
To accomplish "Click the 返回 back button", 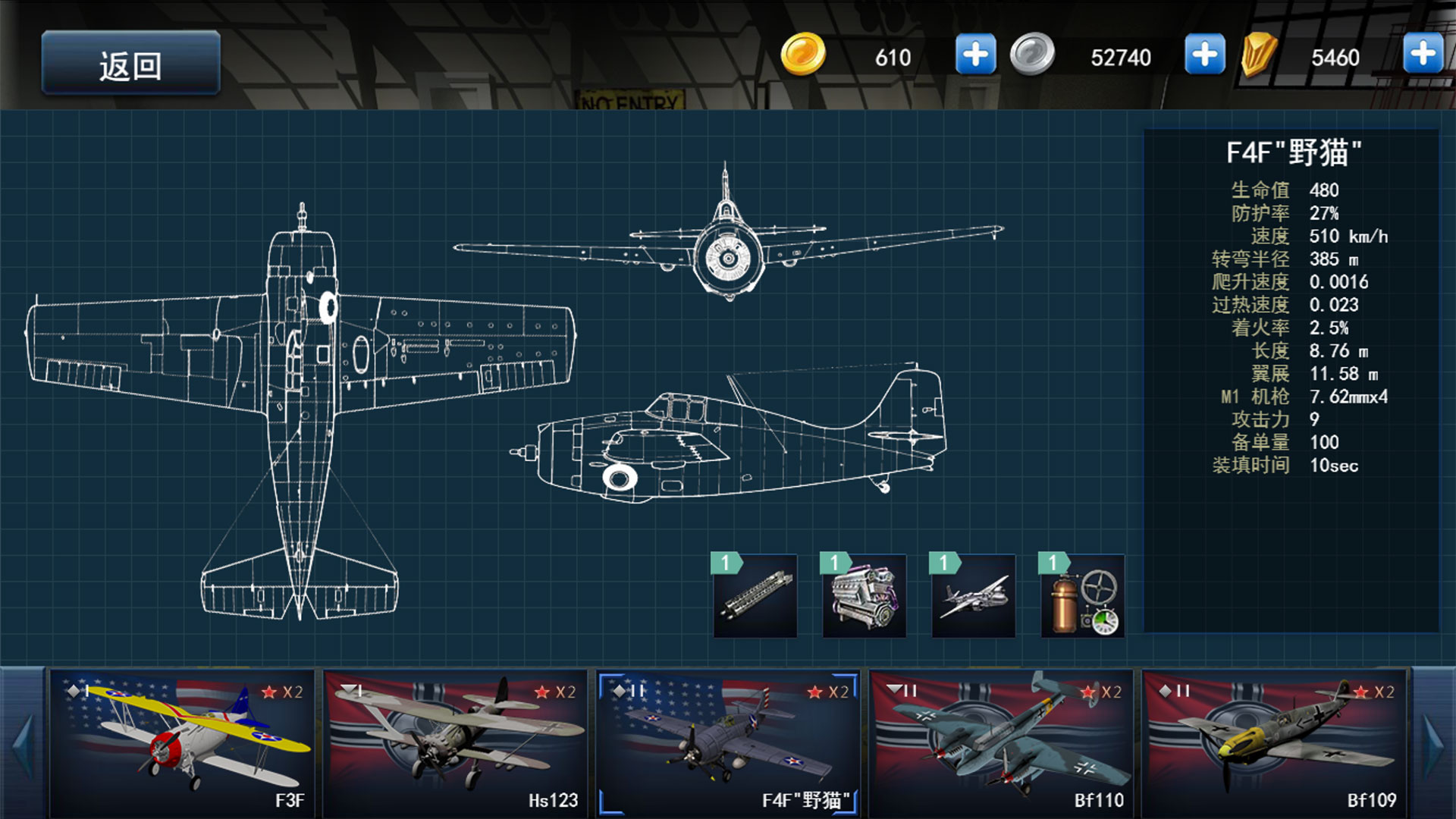I will (x=130, y=64).
